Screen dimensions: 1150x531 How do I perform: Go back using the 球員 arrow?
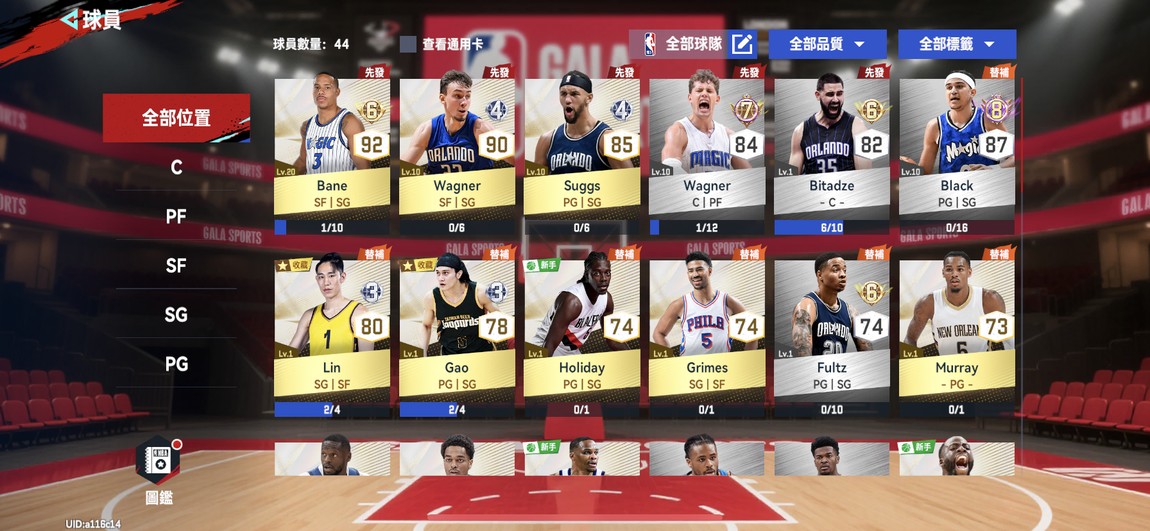(x=70, y=19)
